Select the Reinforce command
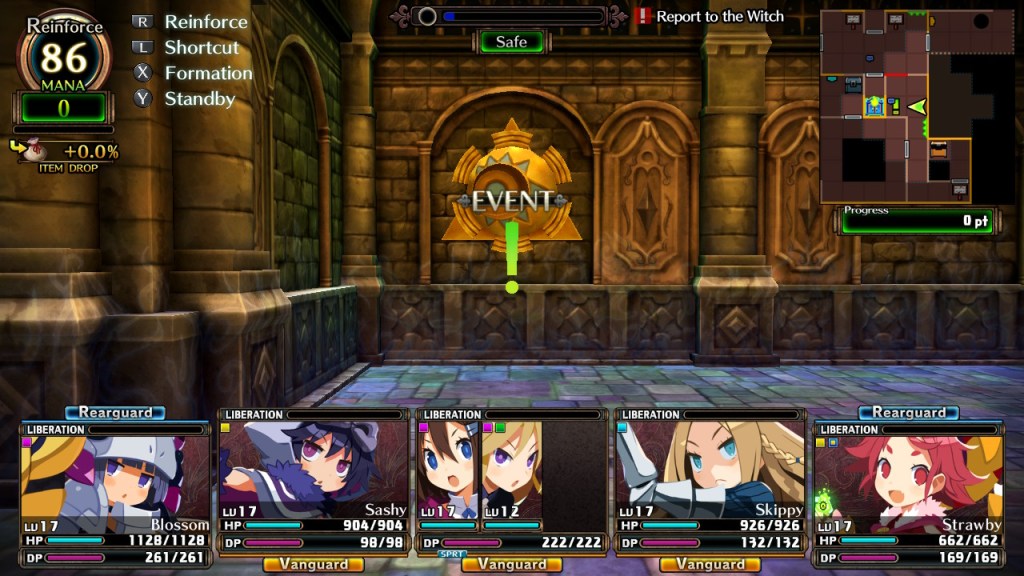The height and width of the screenshot is (576, 1024). (x=204, y=21)
